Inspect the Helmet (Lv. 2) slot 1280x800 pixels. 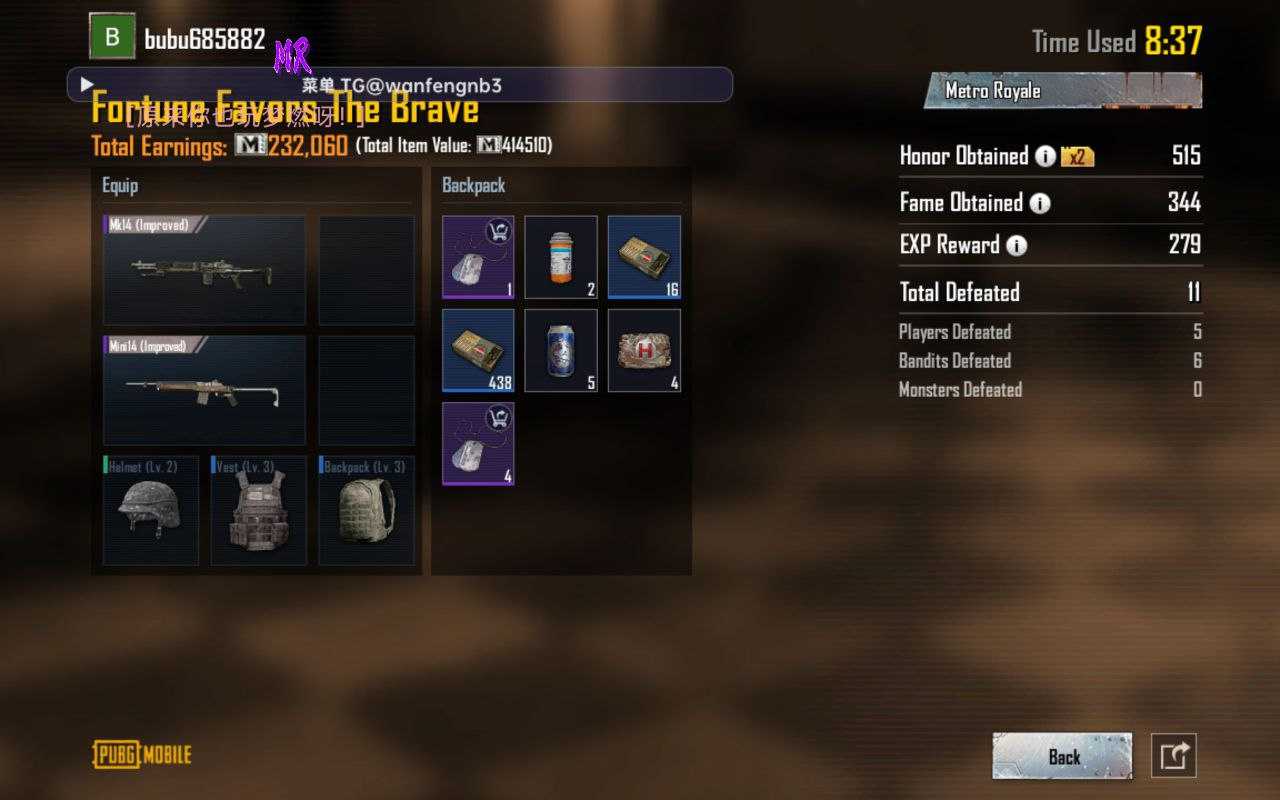tap(150, 511)
